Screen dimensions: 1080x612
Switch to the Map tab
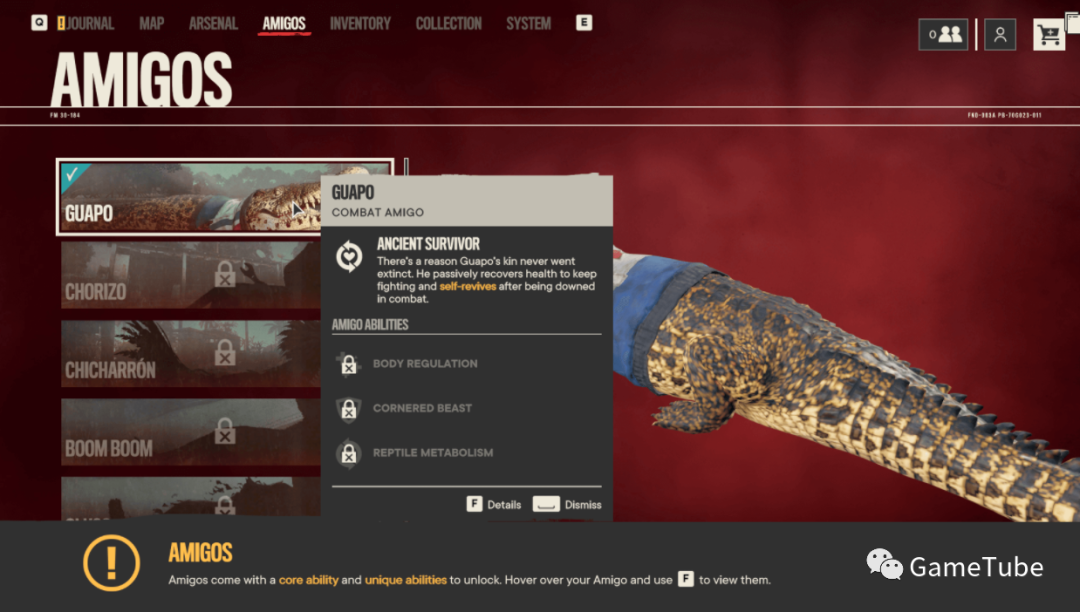point(152,23)
